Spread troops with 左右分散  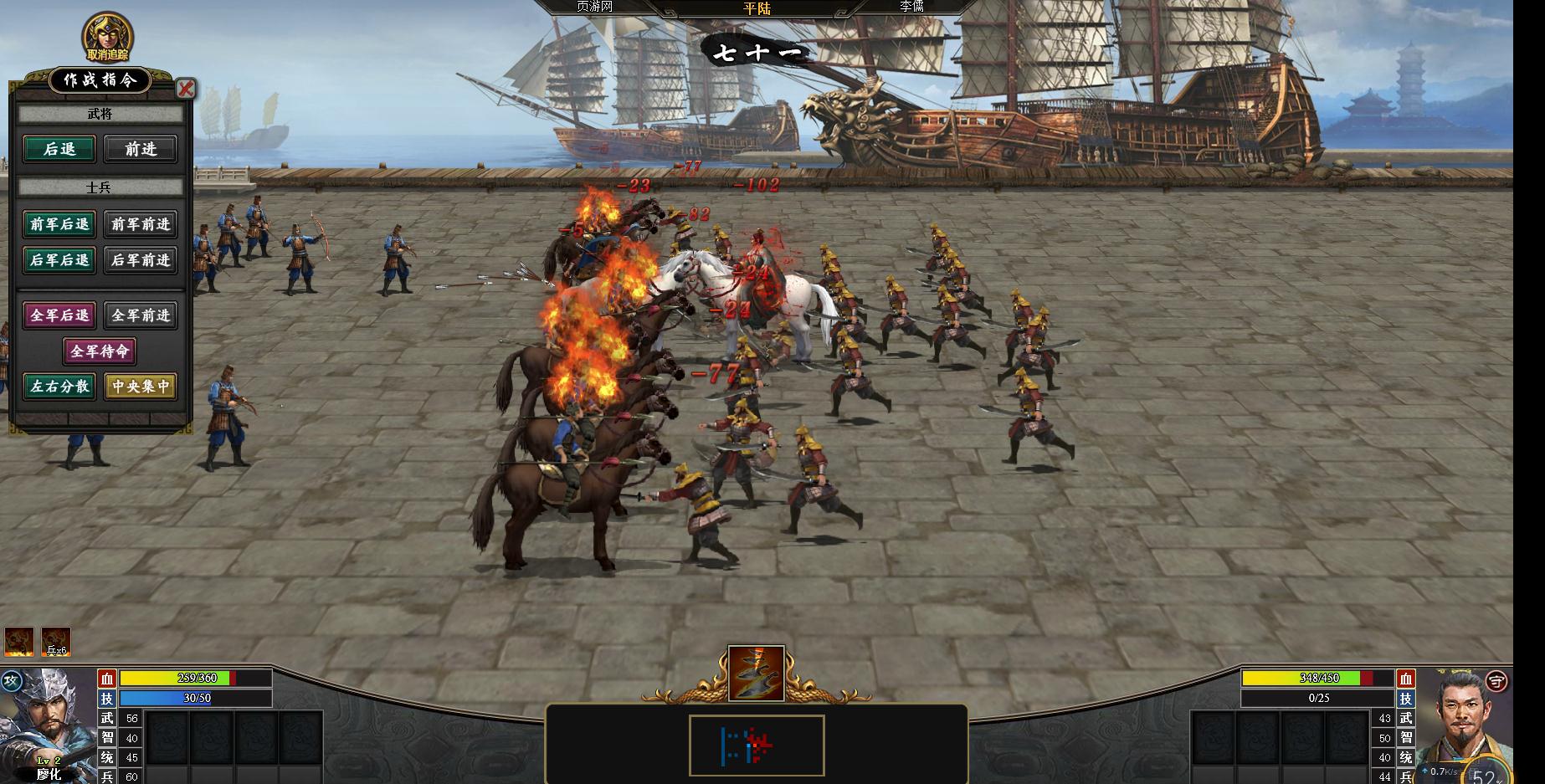tap(59, 387)
